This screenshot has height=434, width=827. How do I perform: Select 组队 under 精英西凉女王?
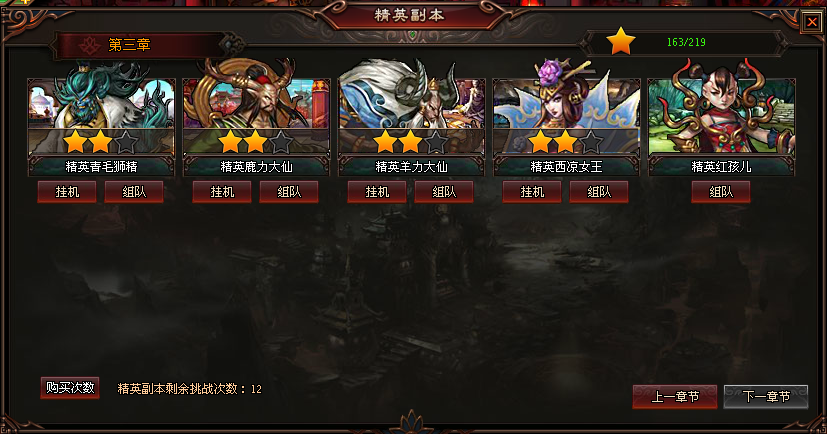tap(599, 192)
